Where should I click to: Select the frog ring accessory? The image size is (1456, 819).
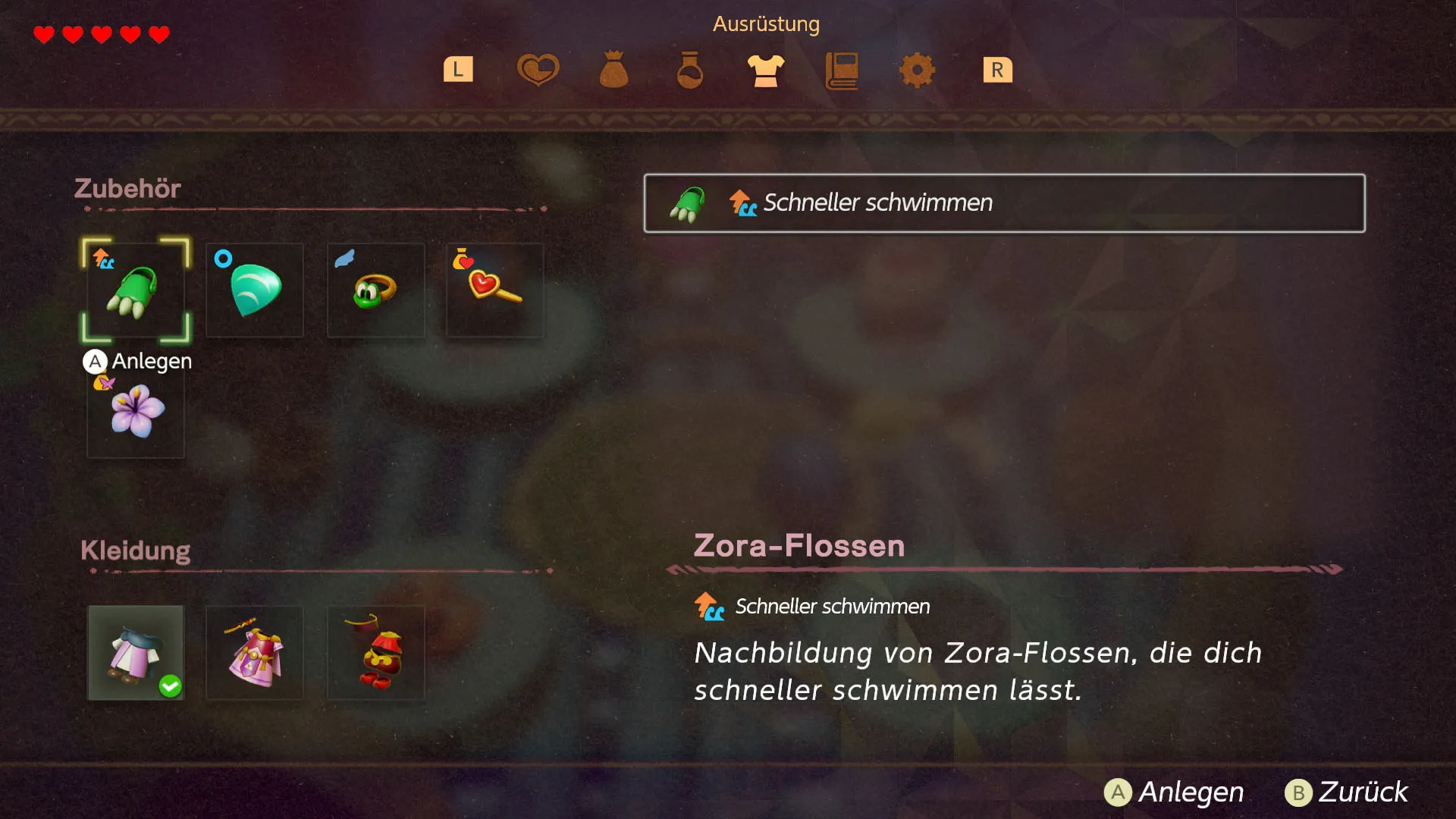(375, 290)
